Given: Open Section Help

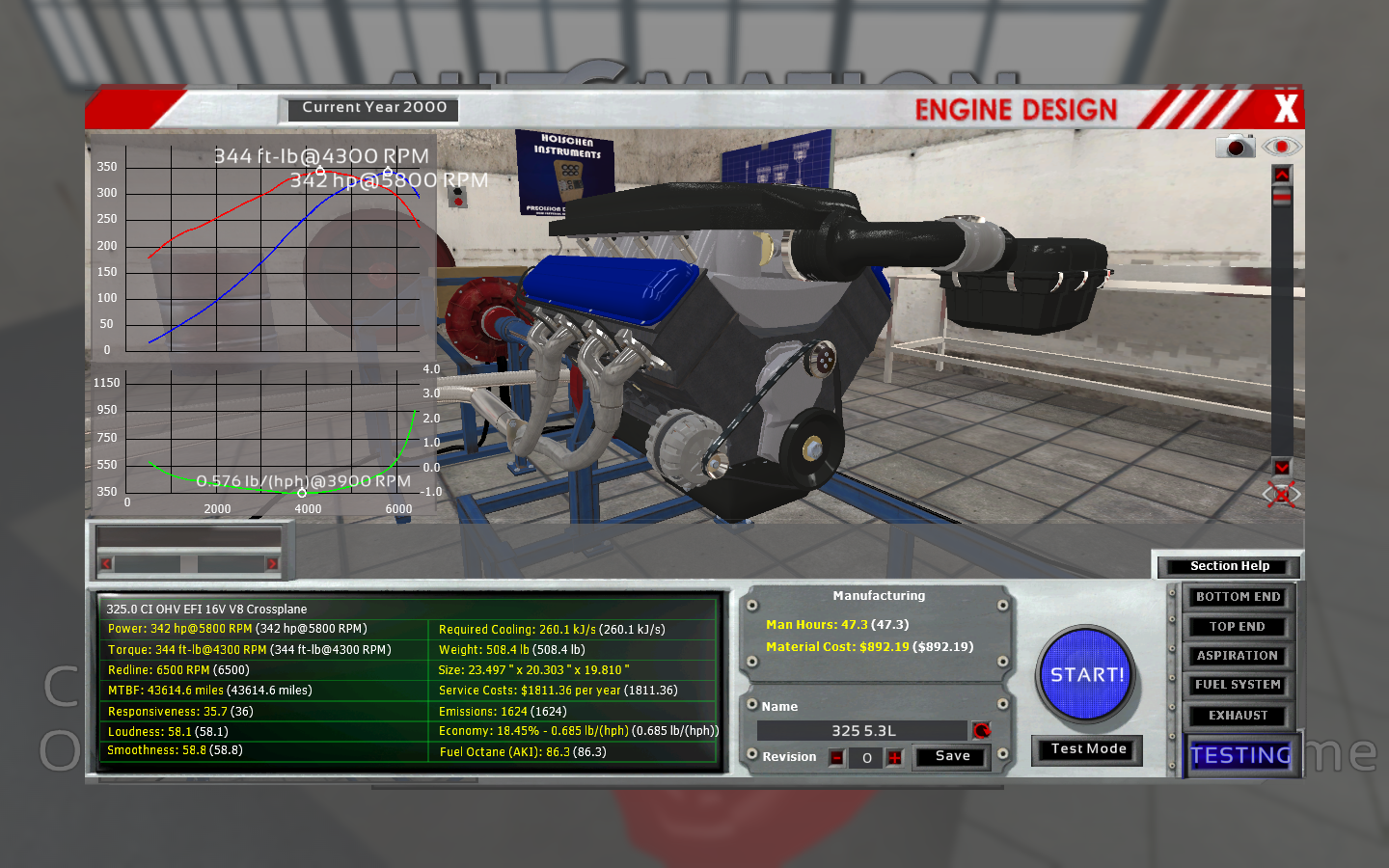Looking at the screenshot, I should (1229, 566).
